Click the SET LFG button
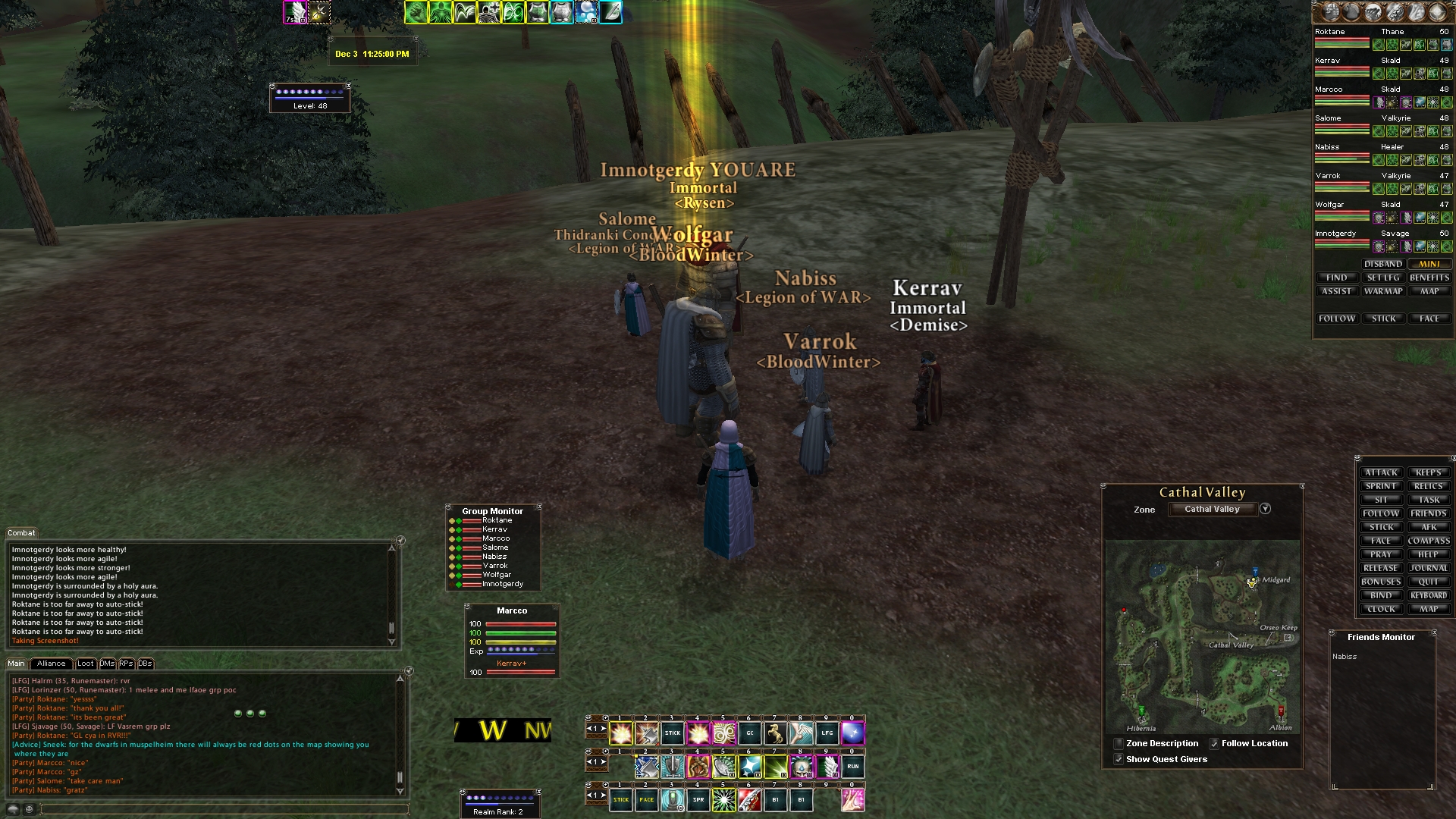 tap(1383, 278)
